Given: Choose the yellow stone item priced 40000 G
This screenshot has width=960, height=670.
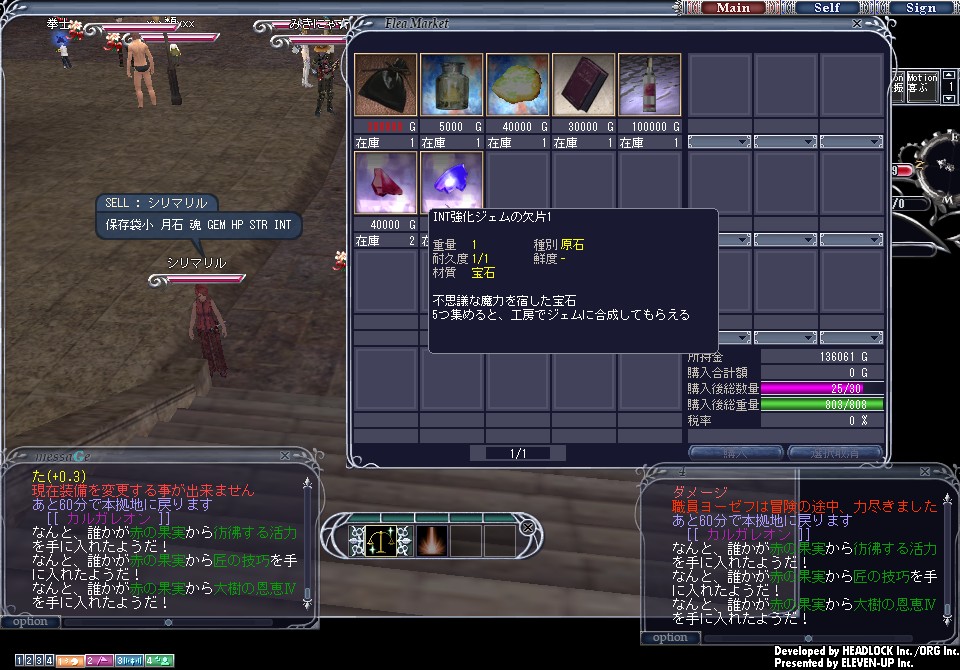Looking at the screenshot, I should 517,86.
